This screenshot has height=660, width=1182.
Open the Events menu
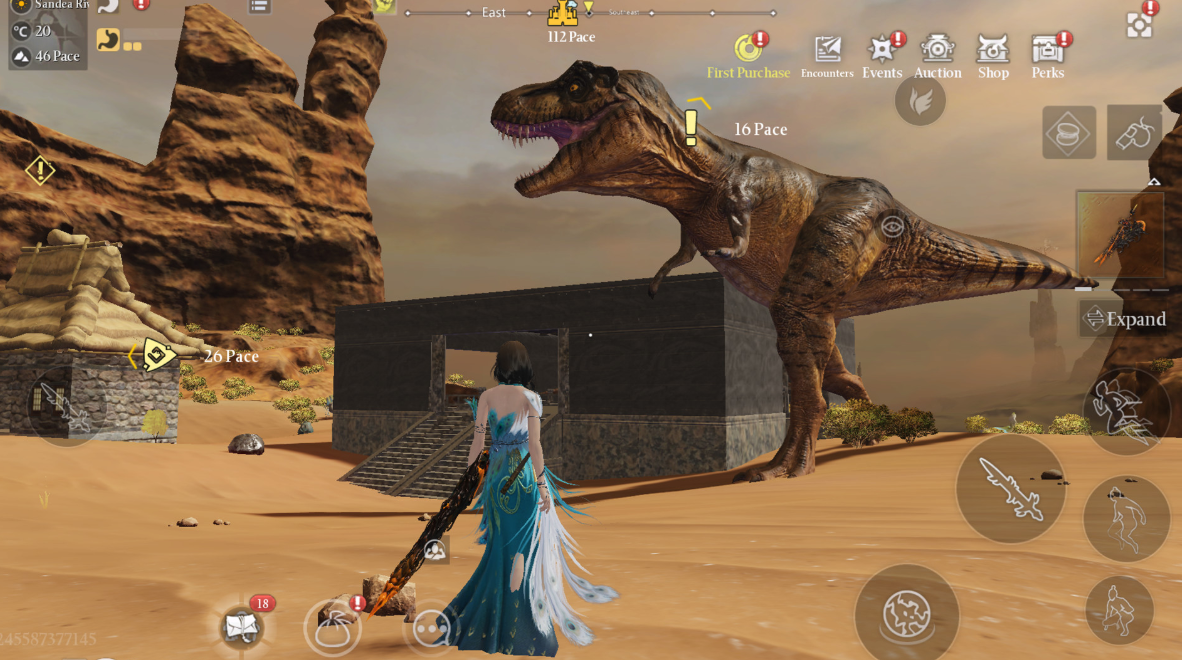[882, 55]
